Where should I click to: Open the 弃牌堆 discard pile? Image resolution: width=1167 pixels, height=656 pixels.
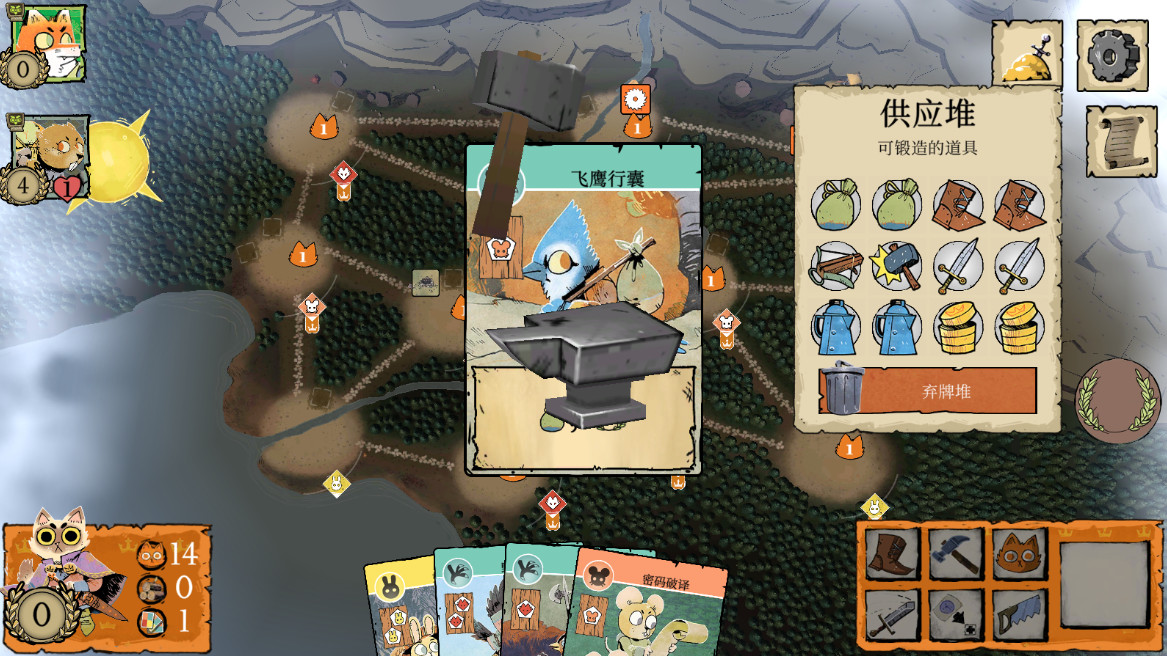[927, 390]
